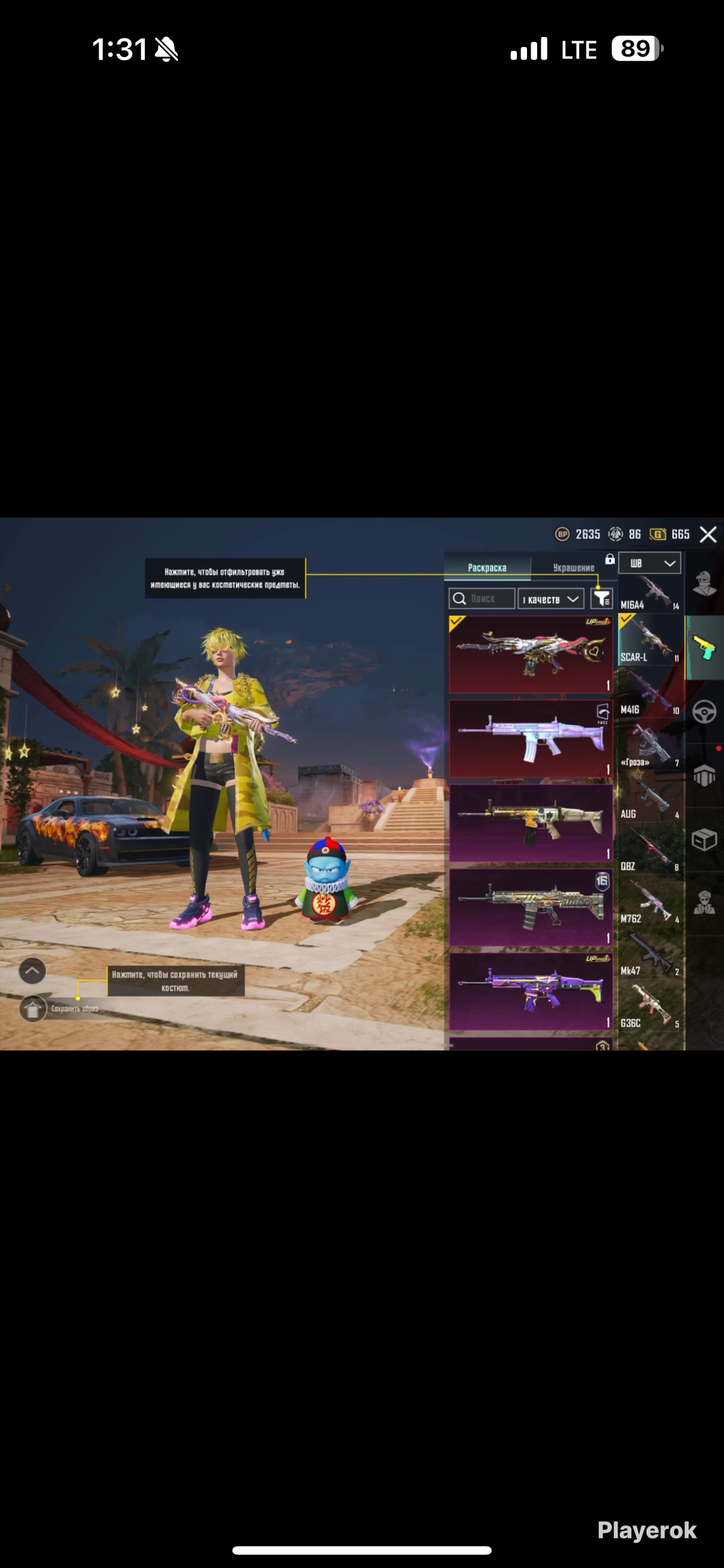Switch to the Украшение tab
Viewport: 724px width, 1568px height.
573,568
